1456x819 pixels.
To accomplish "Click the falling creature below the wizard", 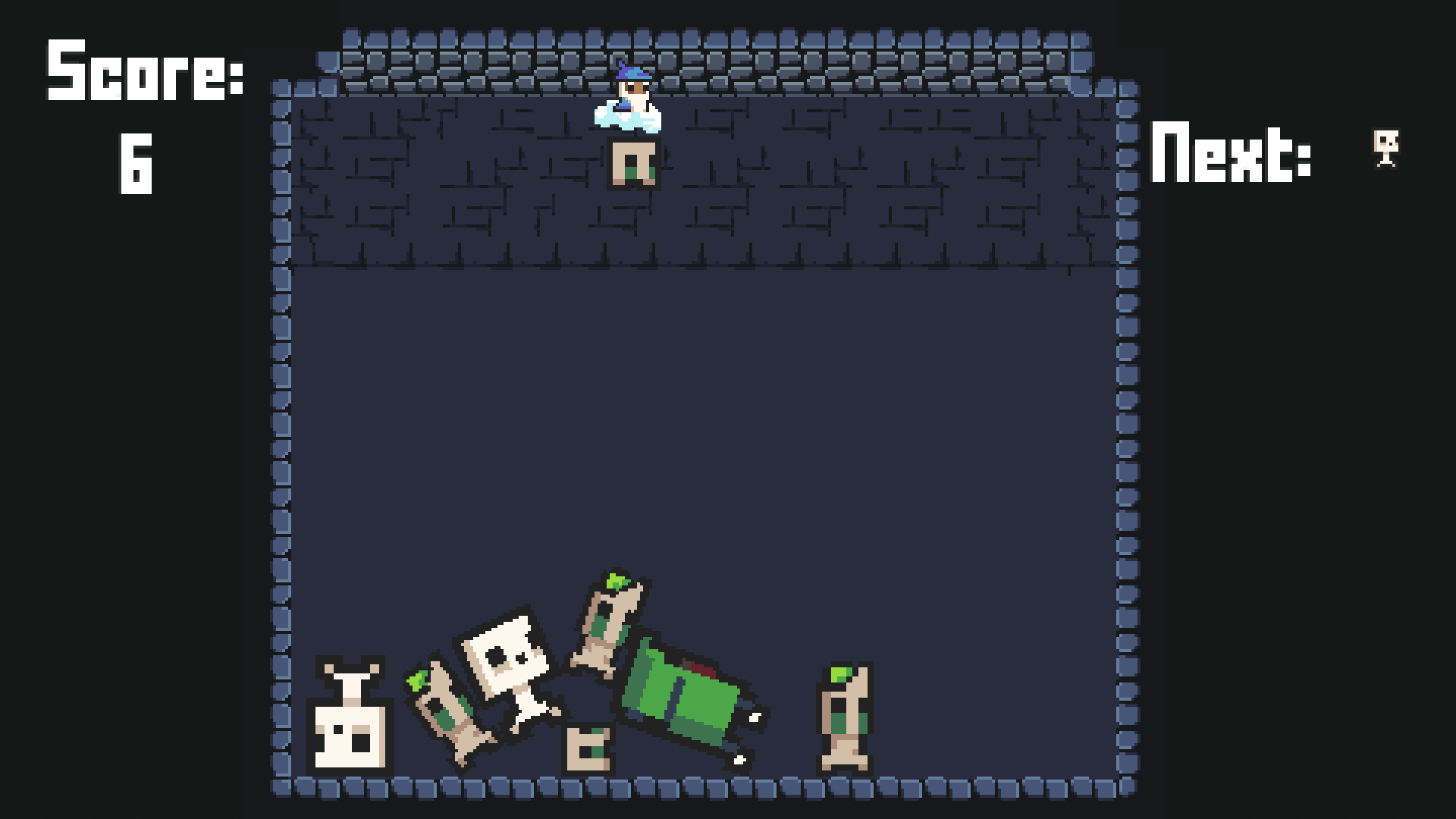I will click(633, 163).
